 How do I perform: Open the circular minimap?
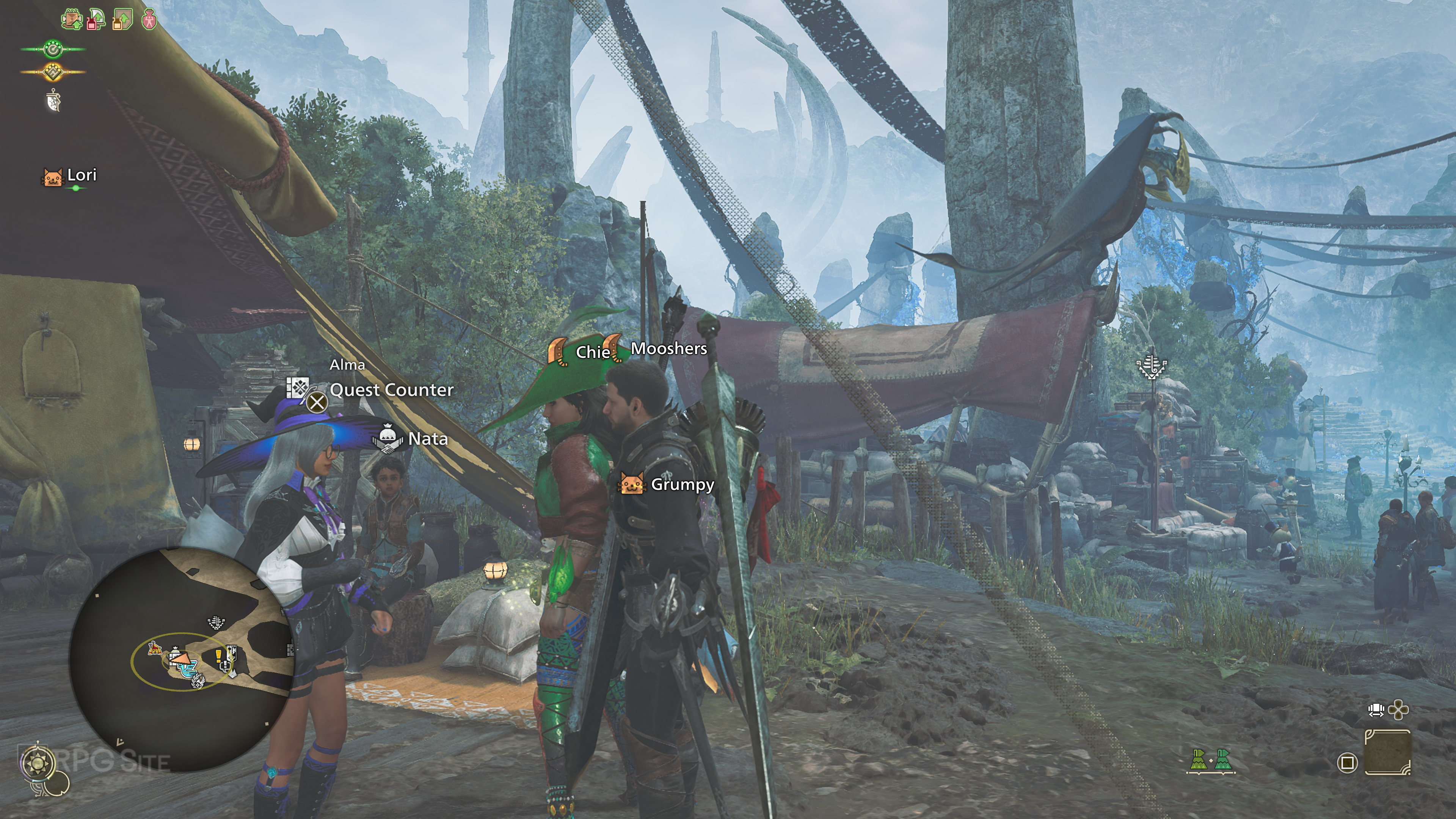181,659
